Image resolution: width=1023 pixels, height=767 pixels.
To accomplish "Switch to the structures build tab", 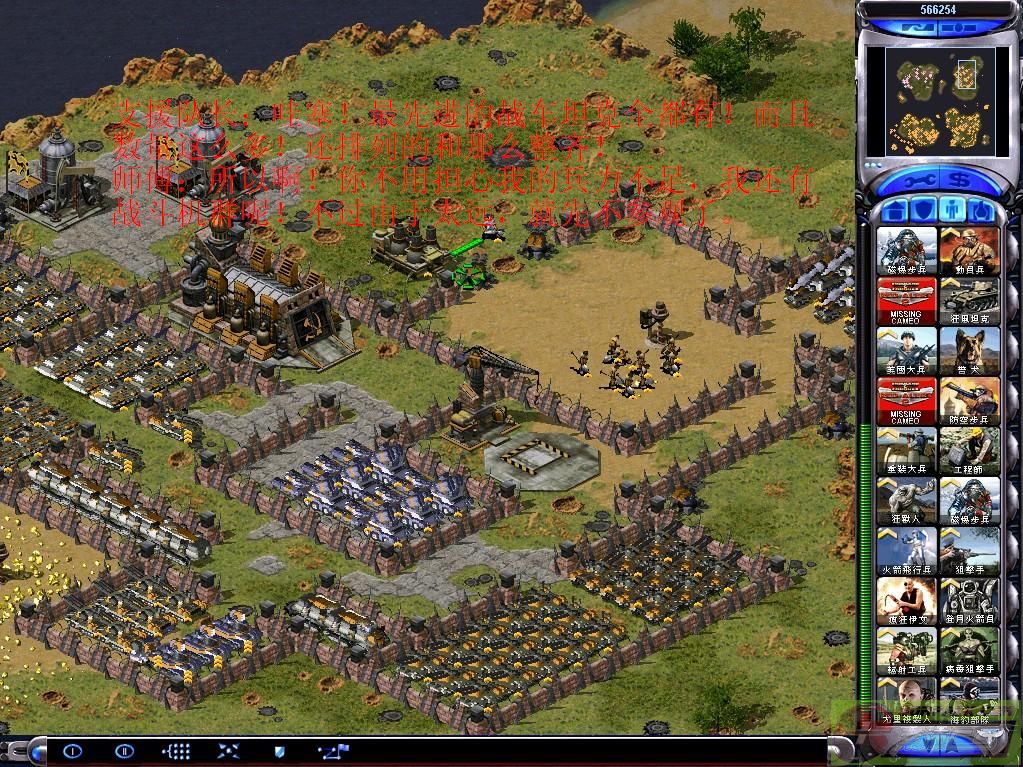I will tap(896, 212).
